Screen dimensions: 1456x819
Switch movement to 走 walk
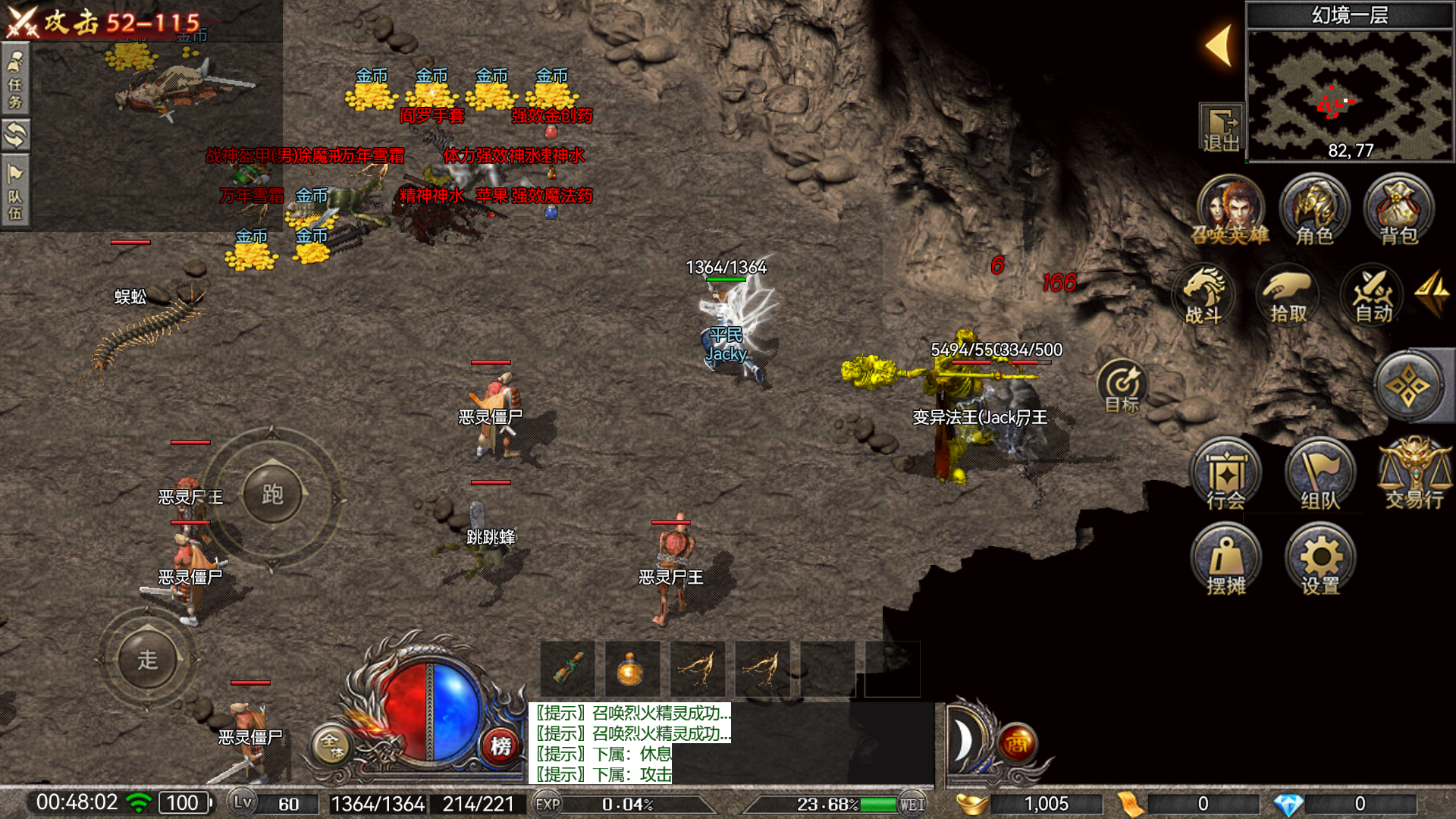[x=147, y=660]
